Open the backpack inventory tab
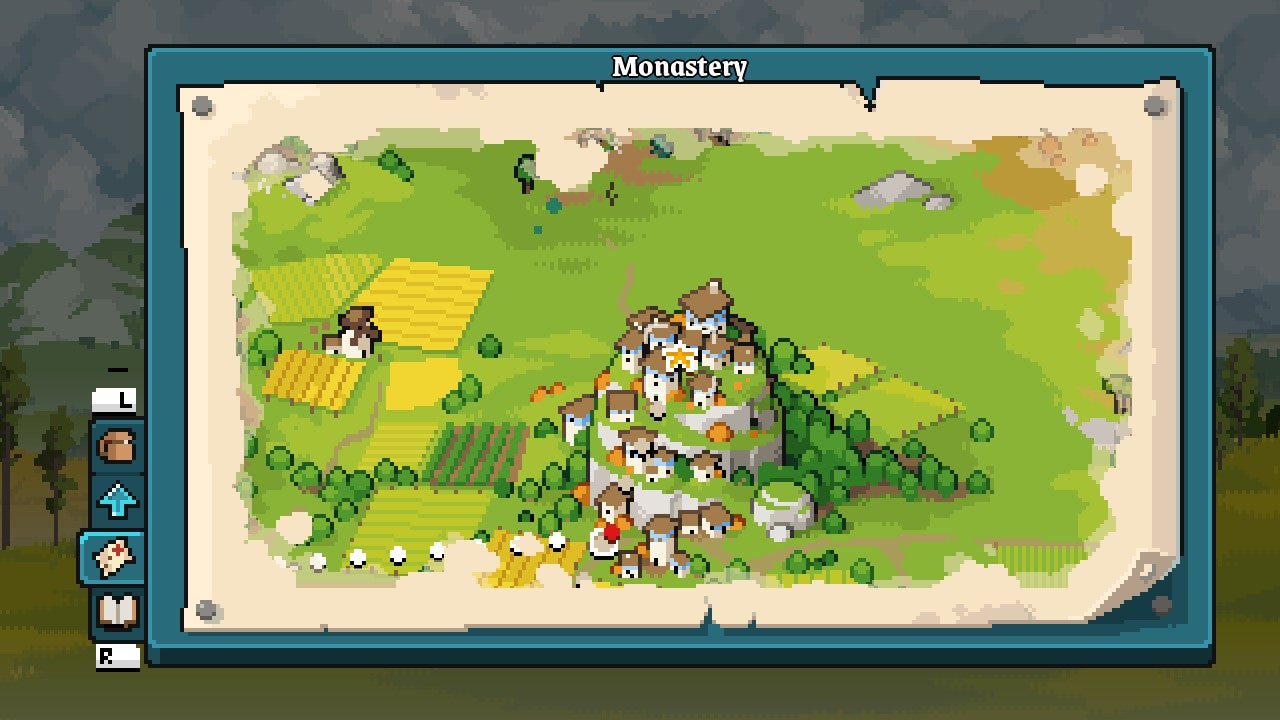Image resolution: width=1280 pixels, height=720 pixels. click(x=116, y=446)
